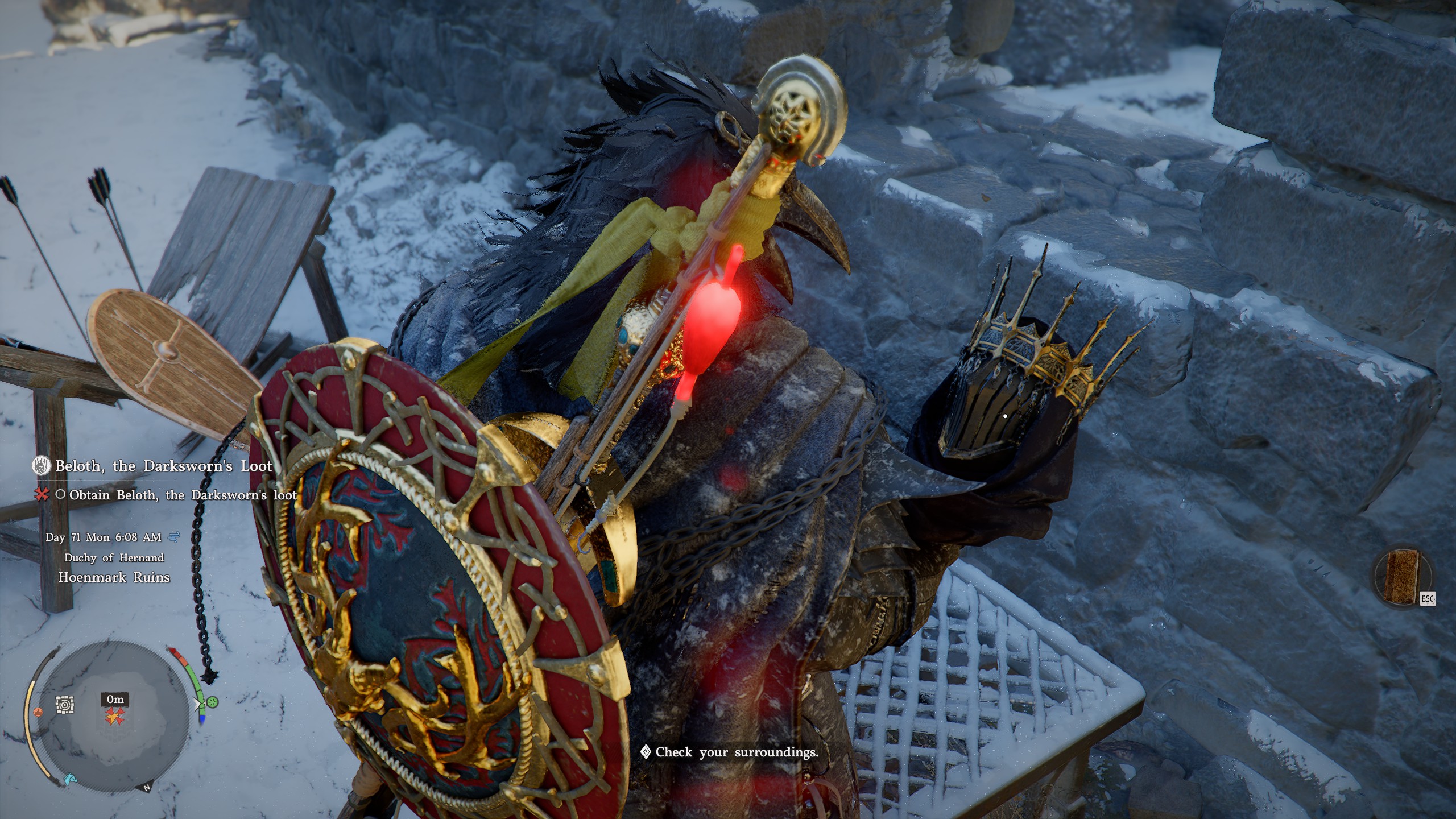1456x819 pixels.
Task: Toggle the quest distance '0m' marker on minimap
Action: pyautogui.click(x=114, y=700)
